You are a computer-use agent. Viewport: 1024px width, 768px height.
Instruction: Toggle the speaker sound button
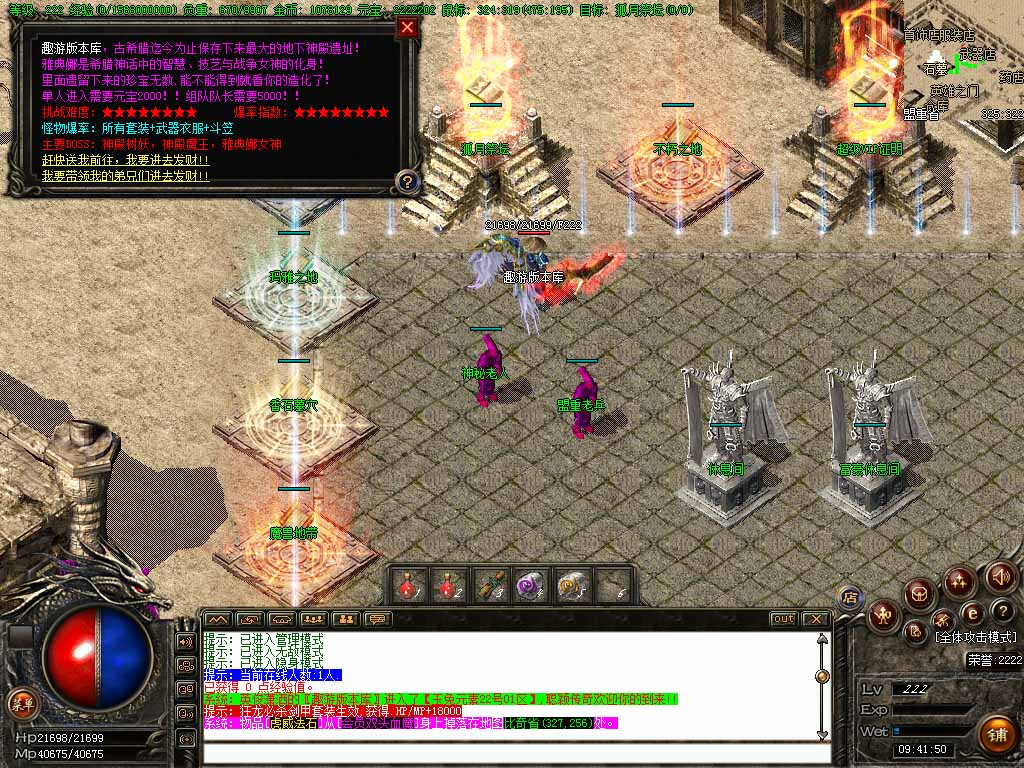[1001, 577]
